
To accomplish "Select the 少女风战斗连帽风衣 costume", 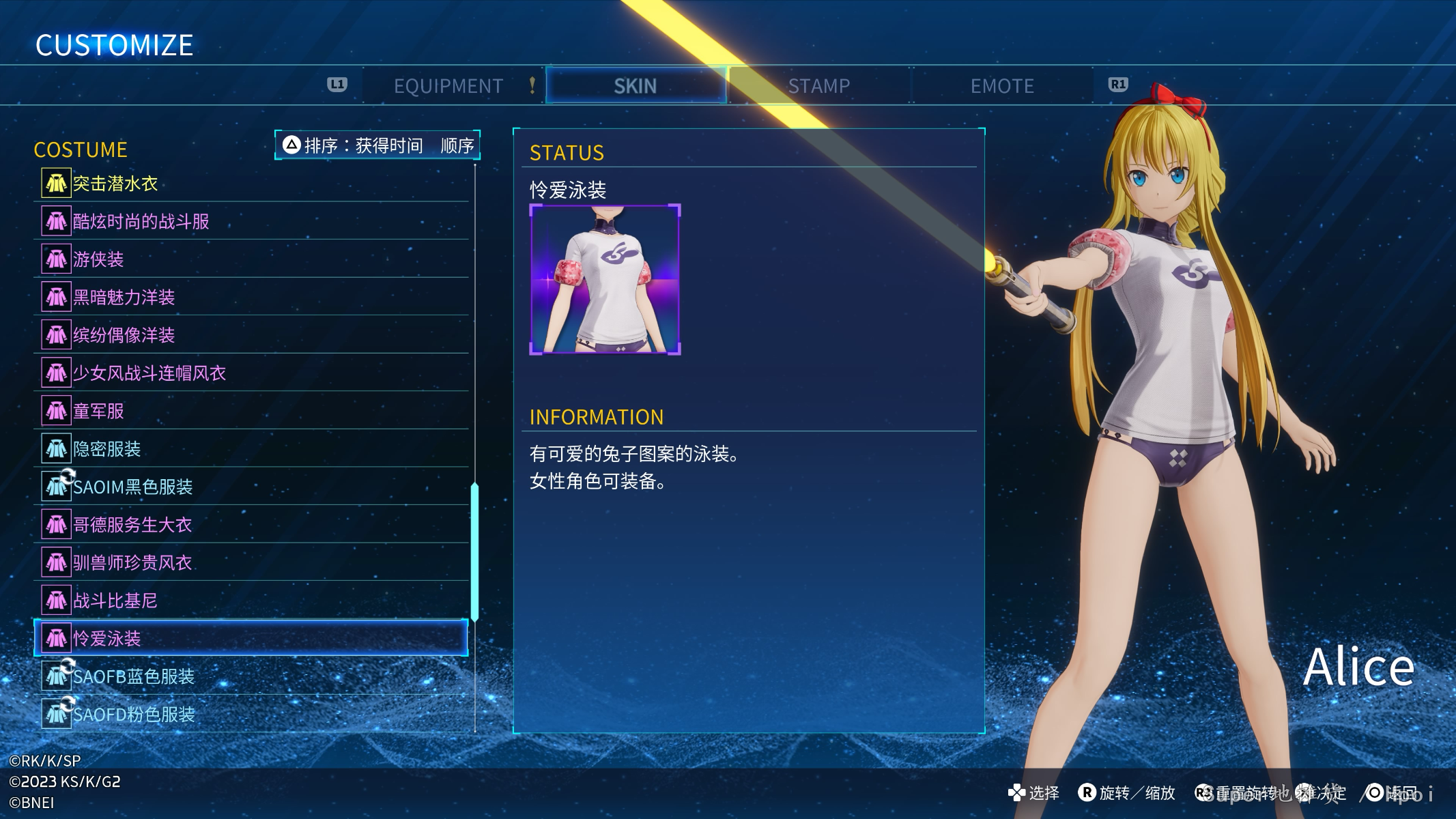I will point(251,373).
